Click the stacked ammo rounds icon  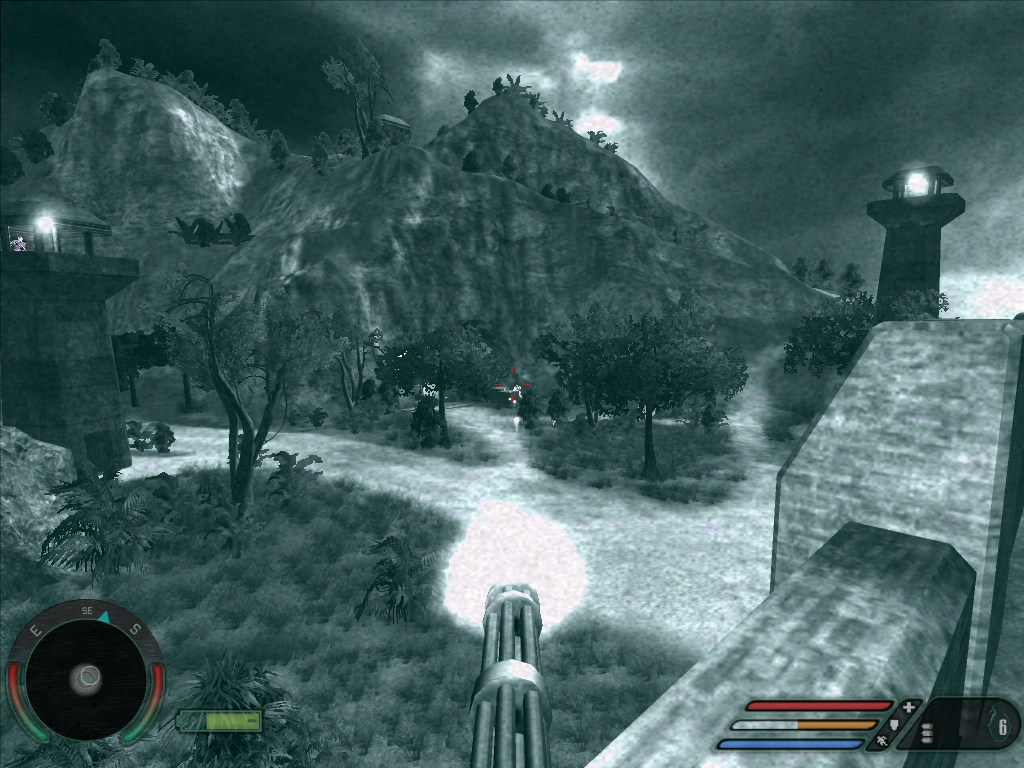coord(927,733)
